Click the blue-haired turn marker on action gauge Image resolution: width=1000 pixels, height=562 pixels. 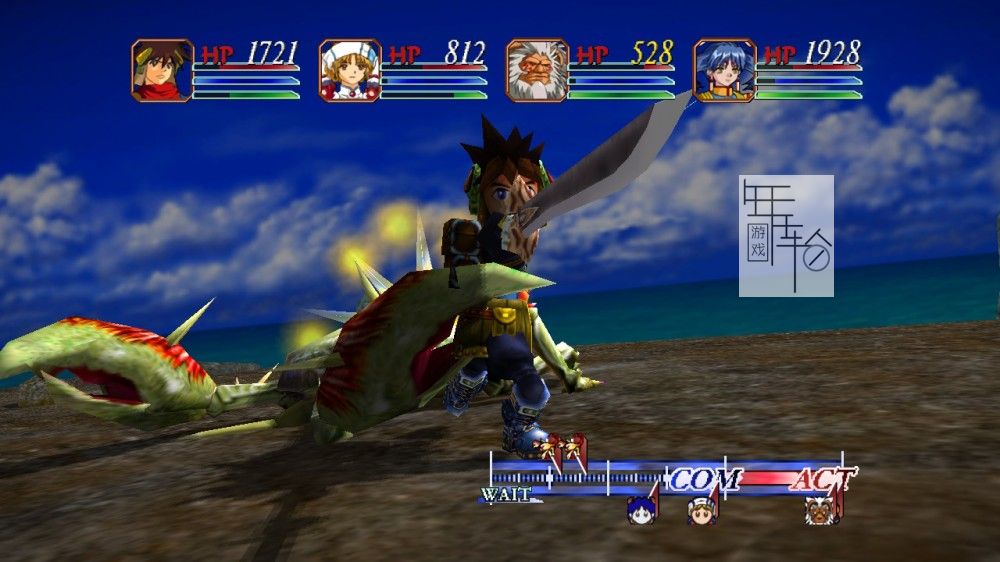coord(641,510)
